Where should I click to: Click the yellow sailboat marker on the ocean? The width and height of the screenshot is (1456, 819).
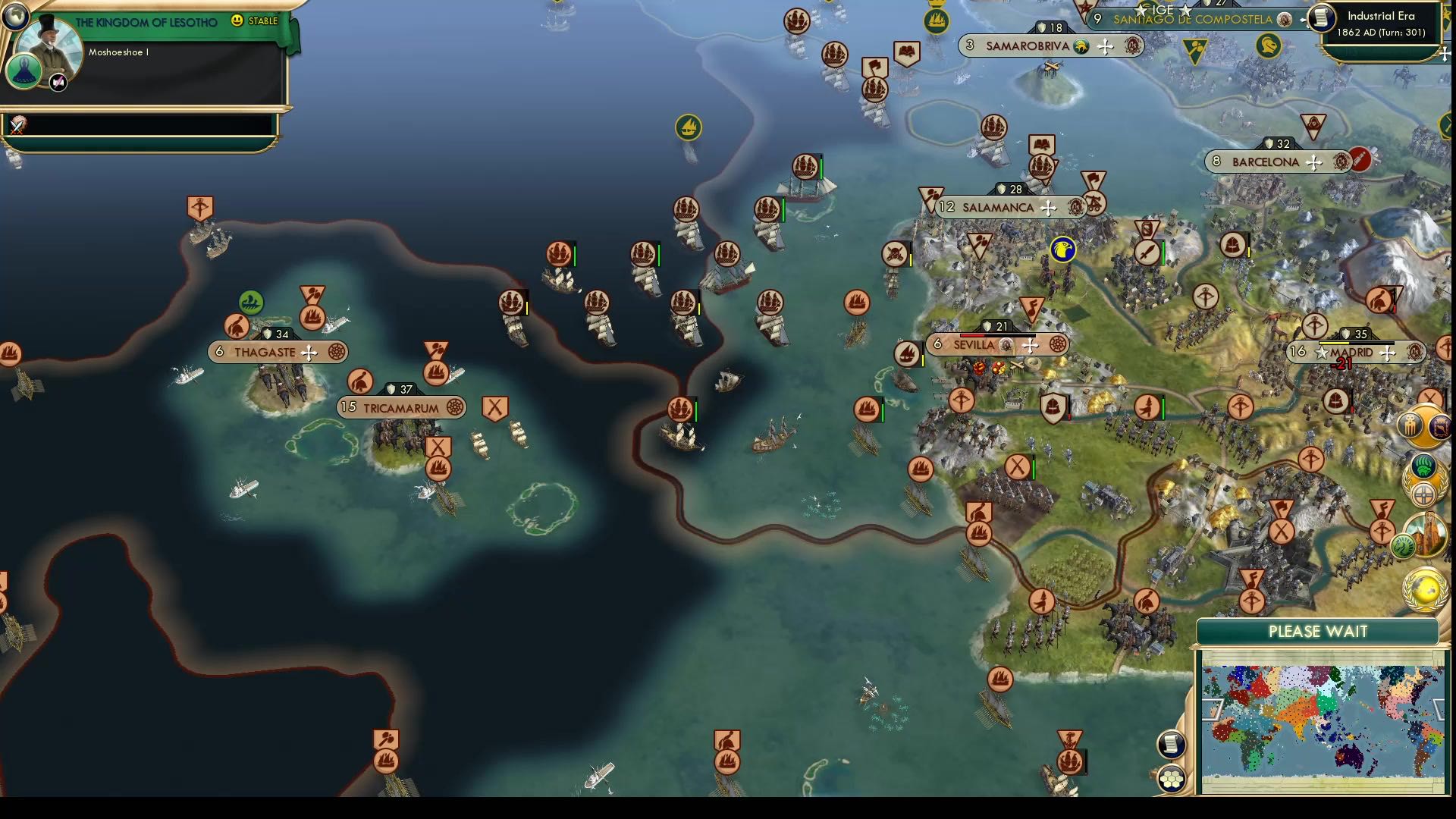click(687, 129)
